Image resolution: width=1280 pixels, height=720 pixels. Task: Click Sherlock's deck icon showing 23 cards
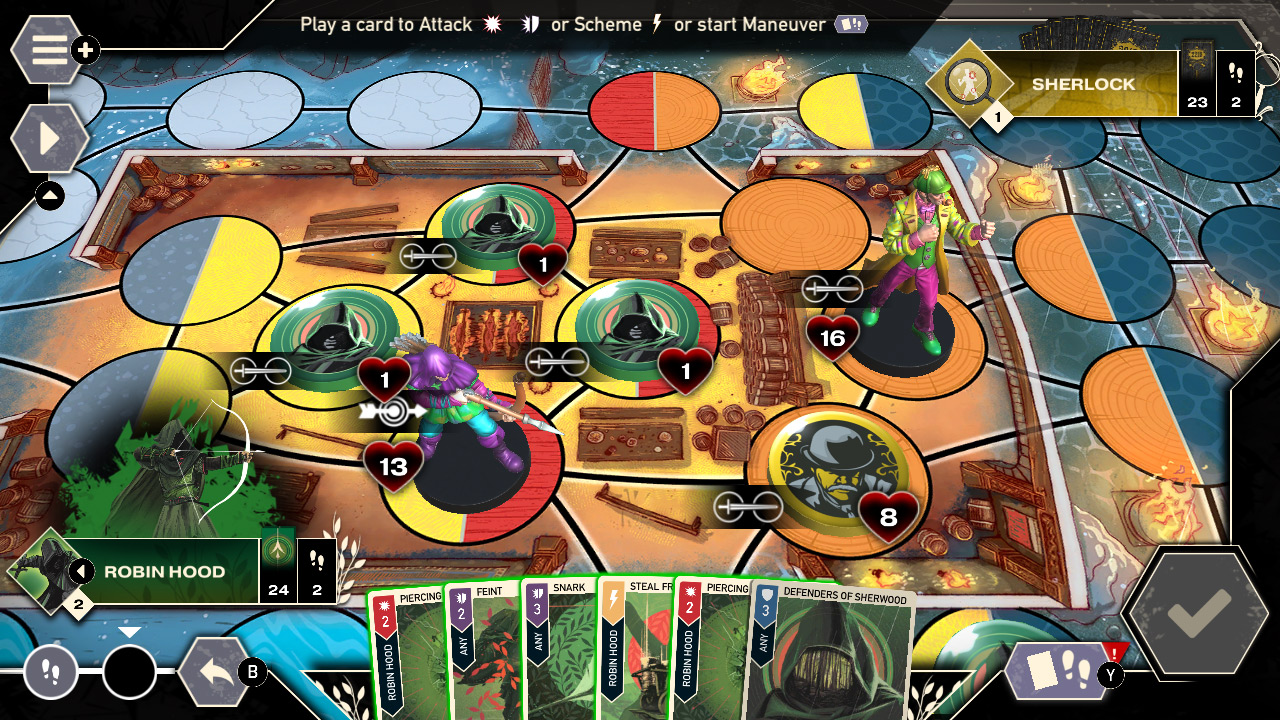tap(1199, 83)
